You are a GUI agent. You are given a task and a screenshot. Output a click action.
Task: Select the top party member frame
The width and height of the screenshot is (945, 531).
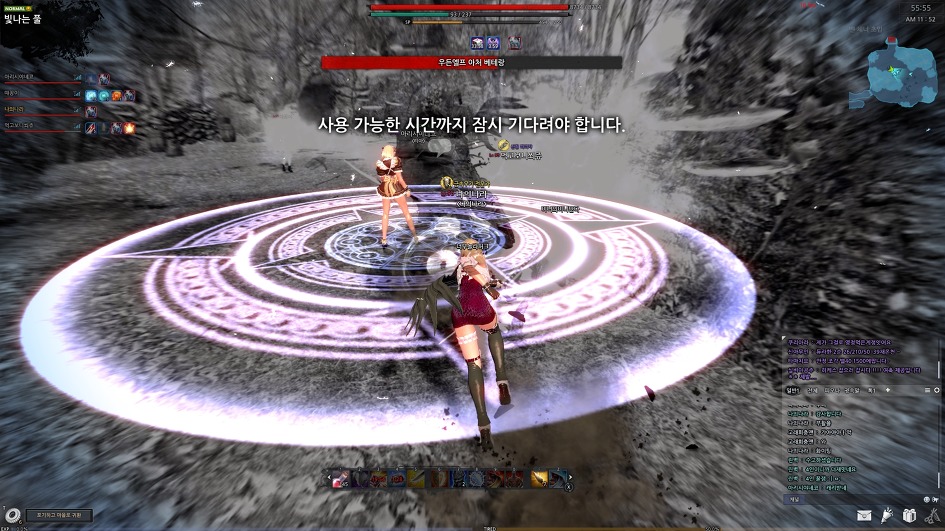point(40,77)
